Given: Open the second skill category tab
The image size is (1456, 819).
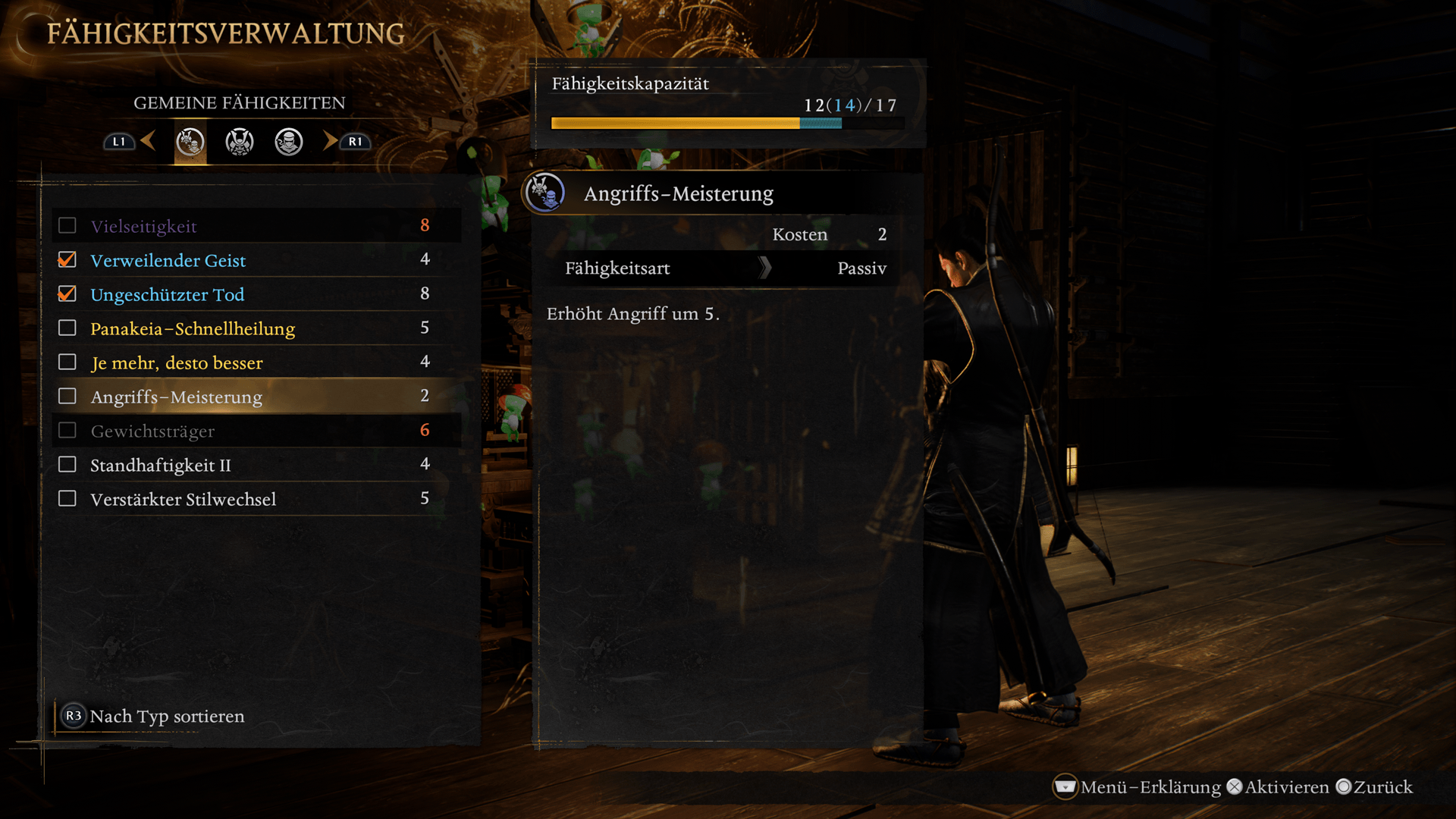Looking at the screenshot, I should pos(240,142).
